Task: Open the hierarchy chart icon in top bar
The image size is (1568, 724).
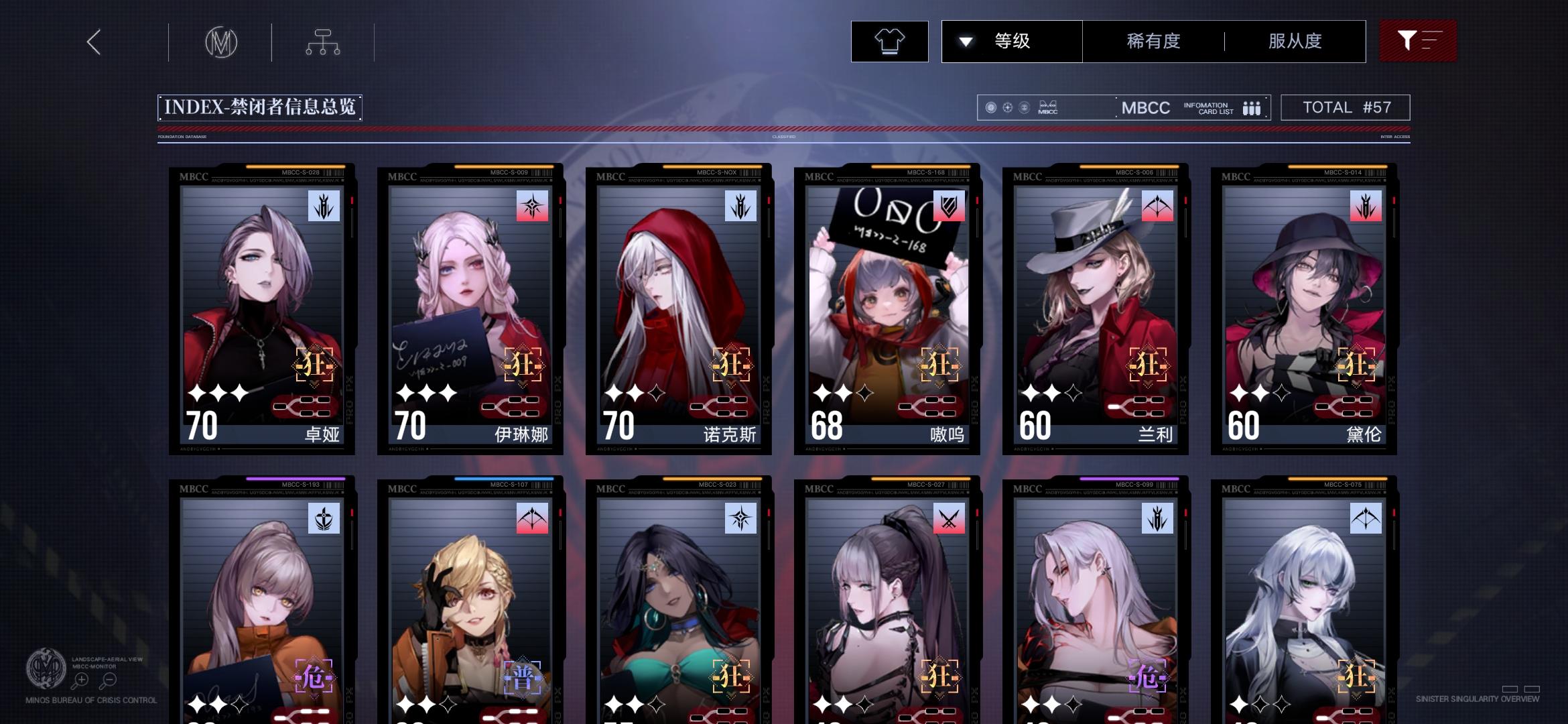Action: click(324, 42)
